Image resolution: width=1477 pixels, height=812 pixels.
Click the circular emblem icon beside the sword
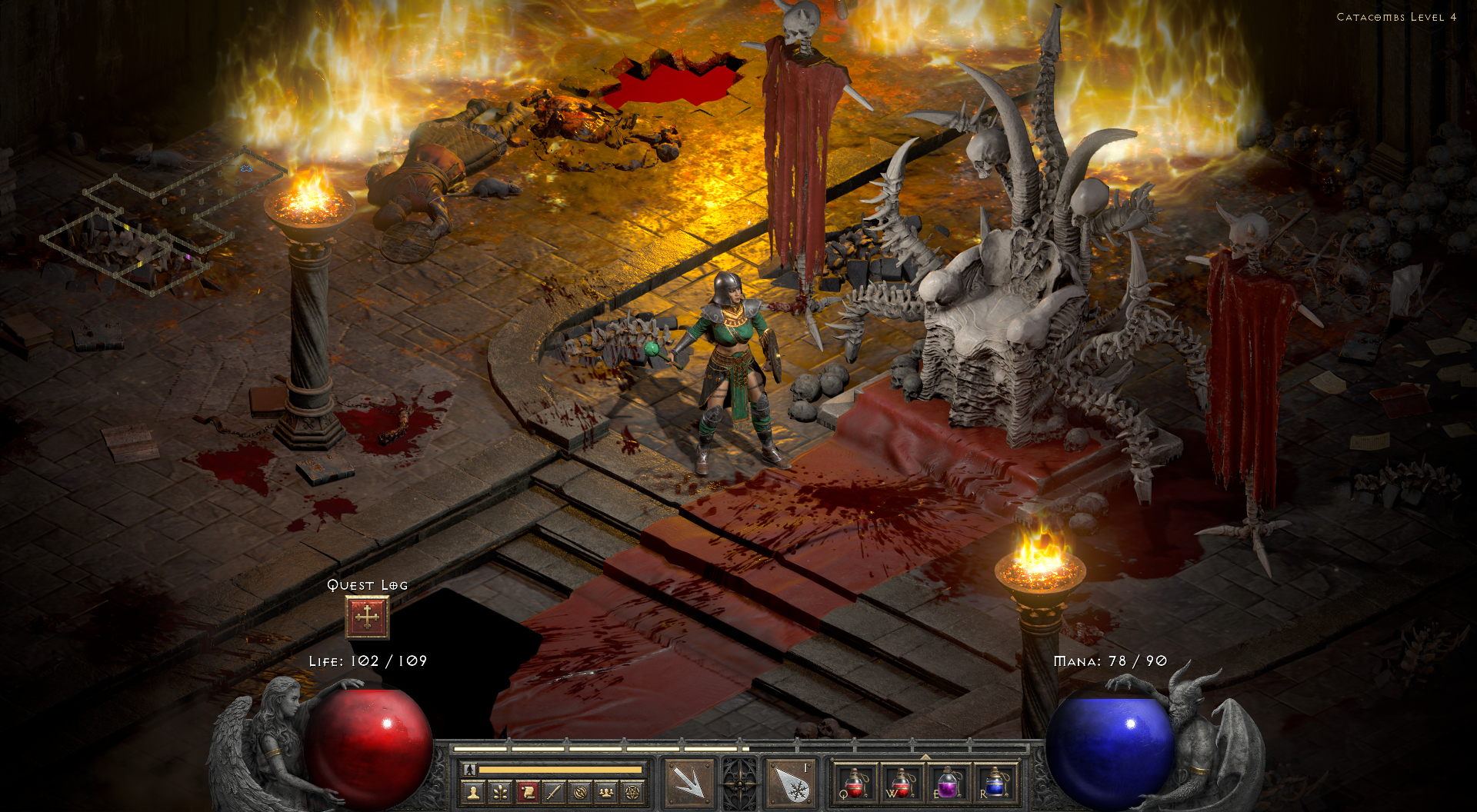click(x=582, y=791)
